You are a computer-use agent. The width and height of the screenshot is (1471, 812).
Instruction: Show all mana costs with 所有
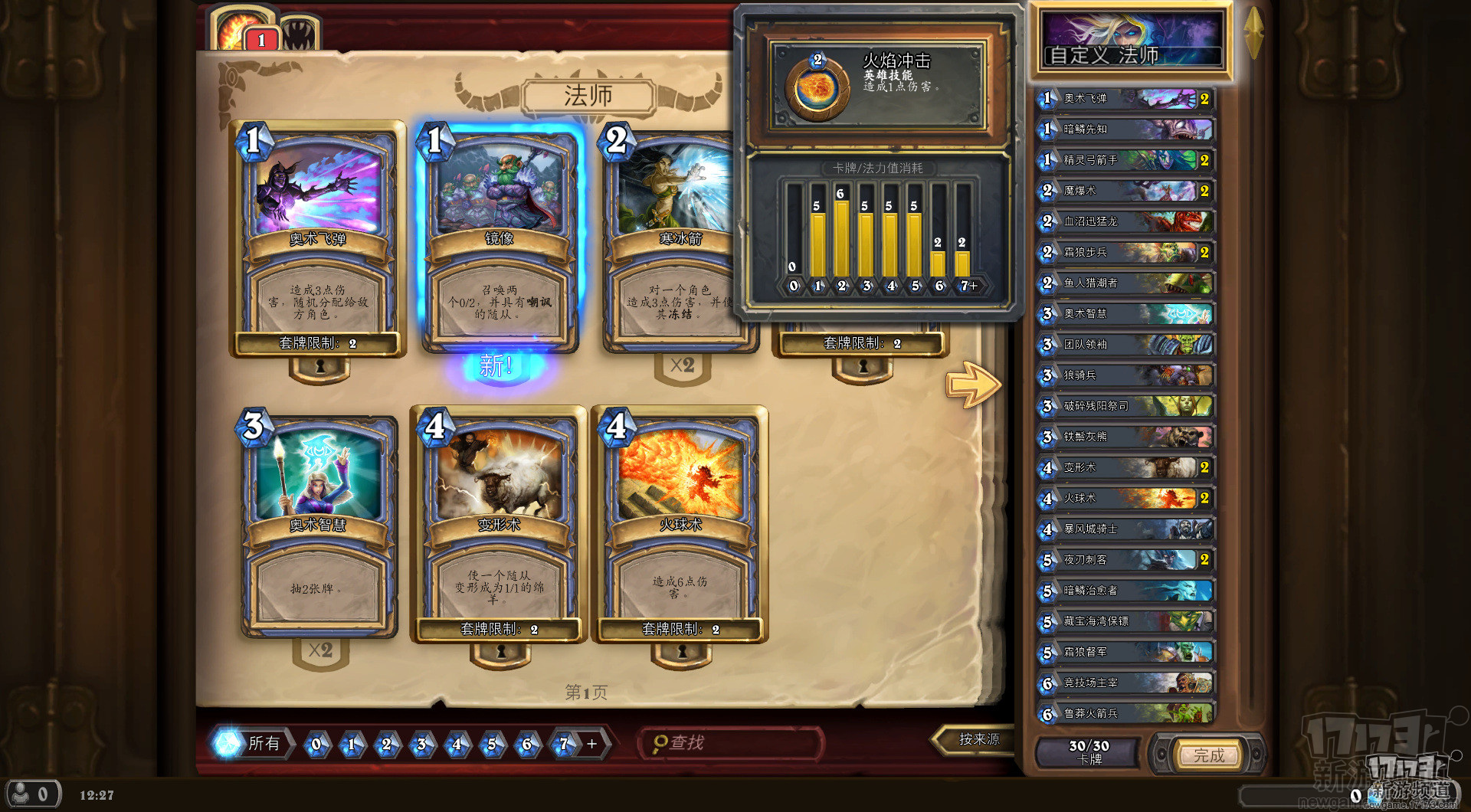[x=253, y=743]
